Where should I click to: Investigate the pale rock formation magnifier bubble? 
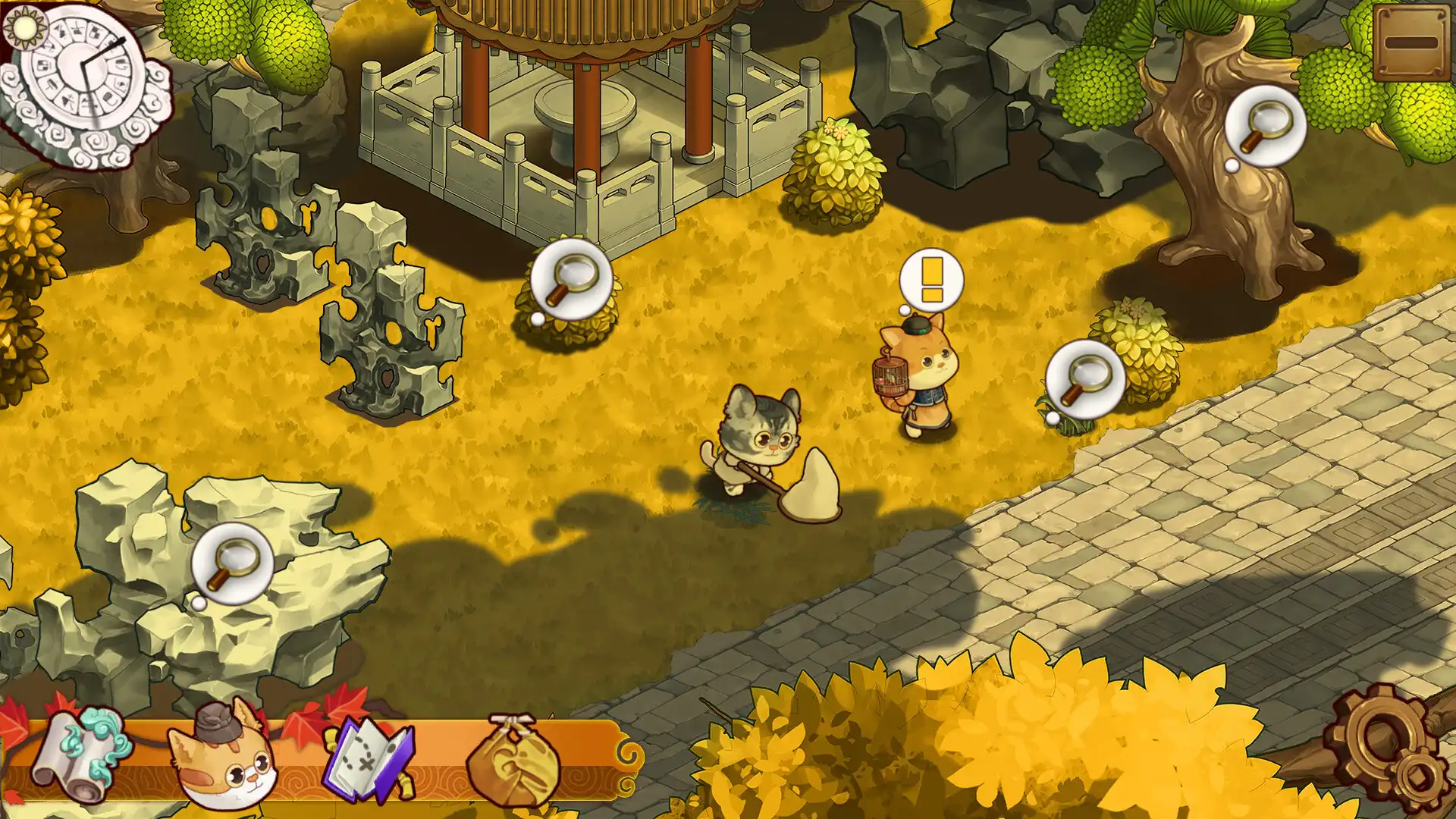pyautogui.click(x=232, y=563)
